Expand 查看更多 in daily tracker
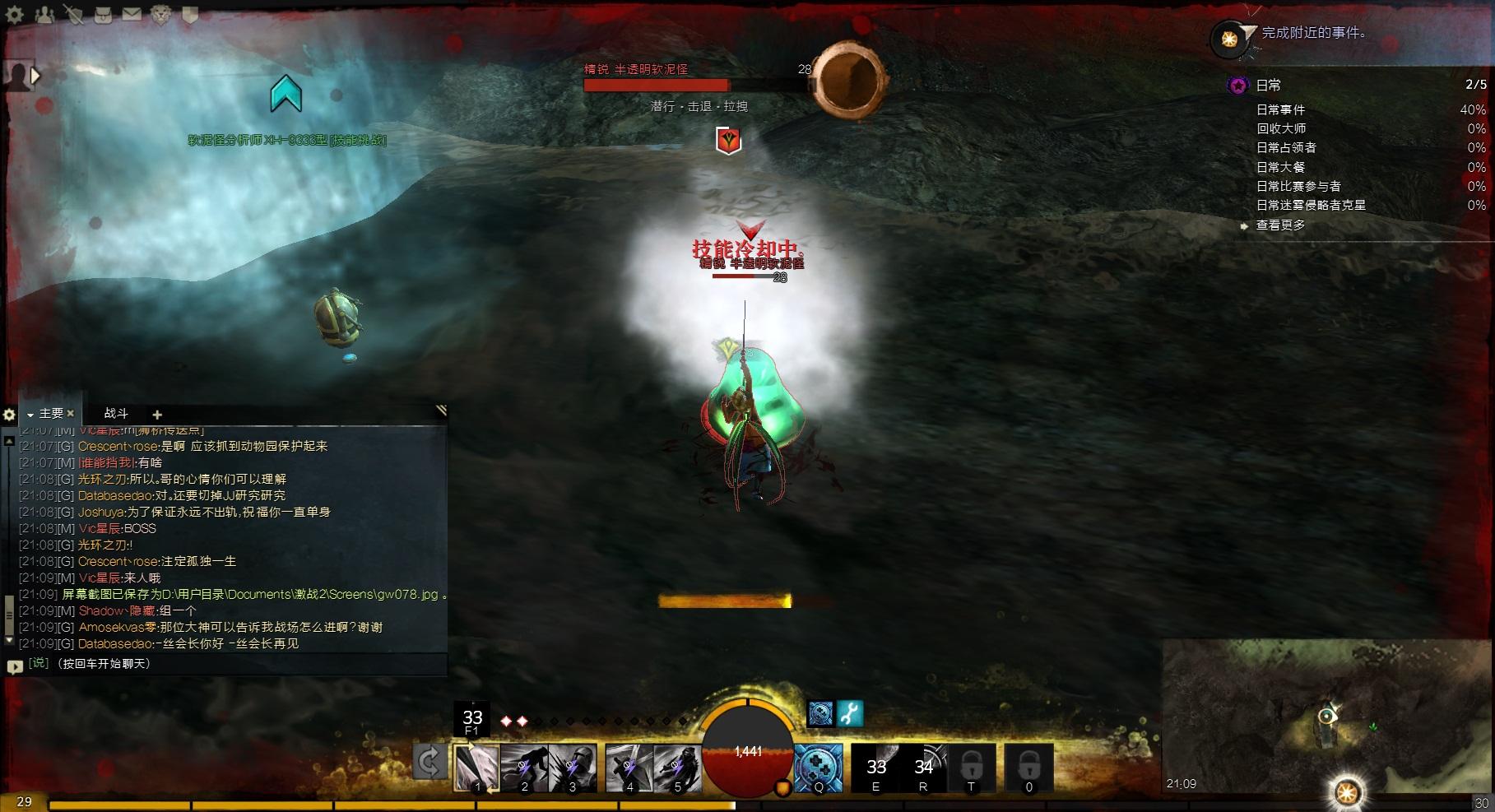The width and height of the screenshot is (1495, 812). 1280,225
